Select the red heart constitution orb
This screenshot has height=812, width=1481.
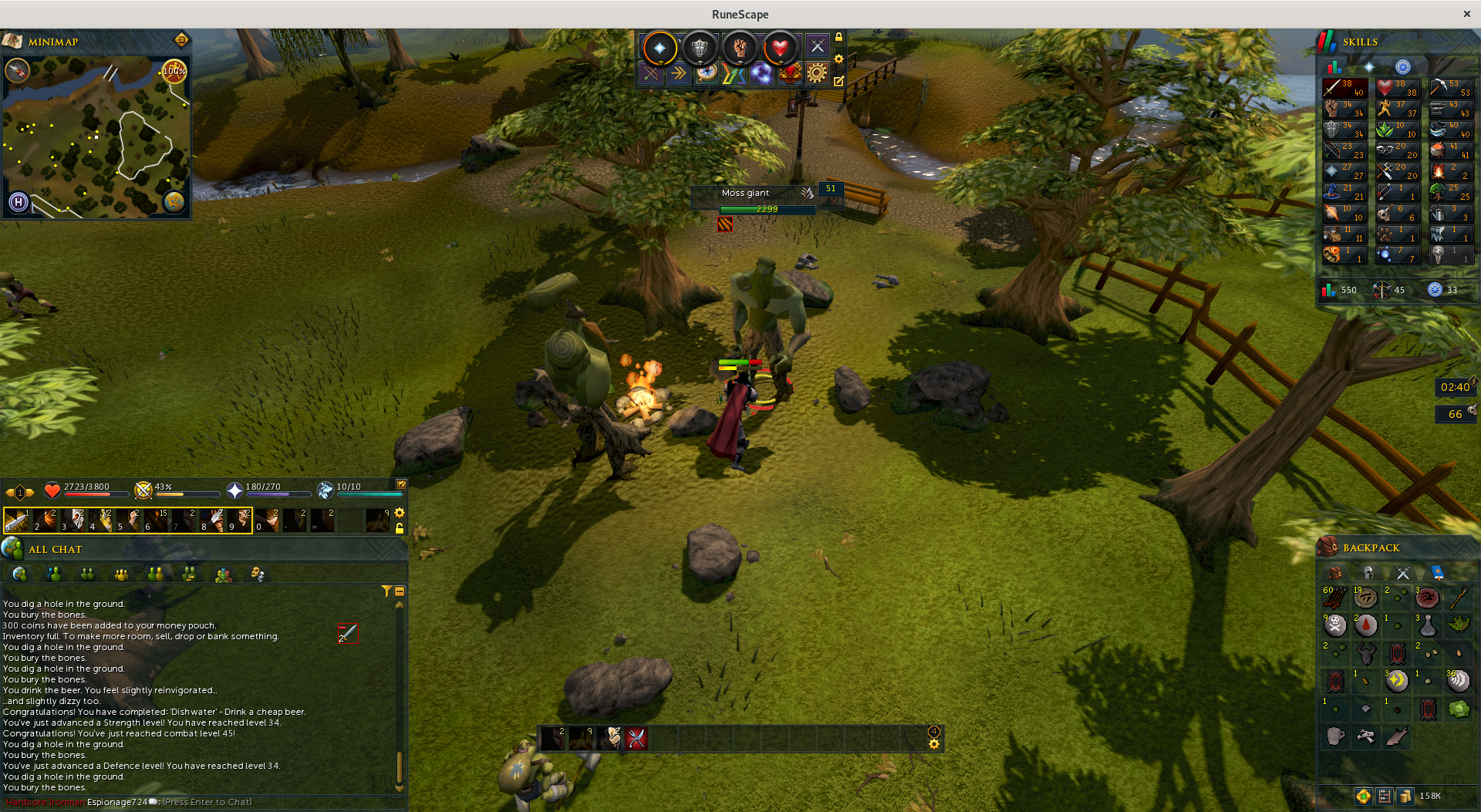pos(780,49)
